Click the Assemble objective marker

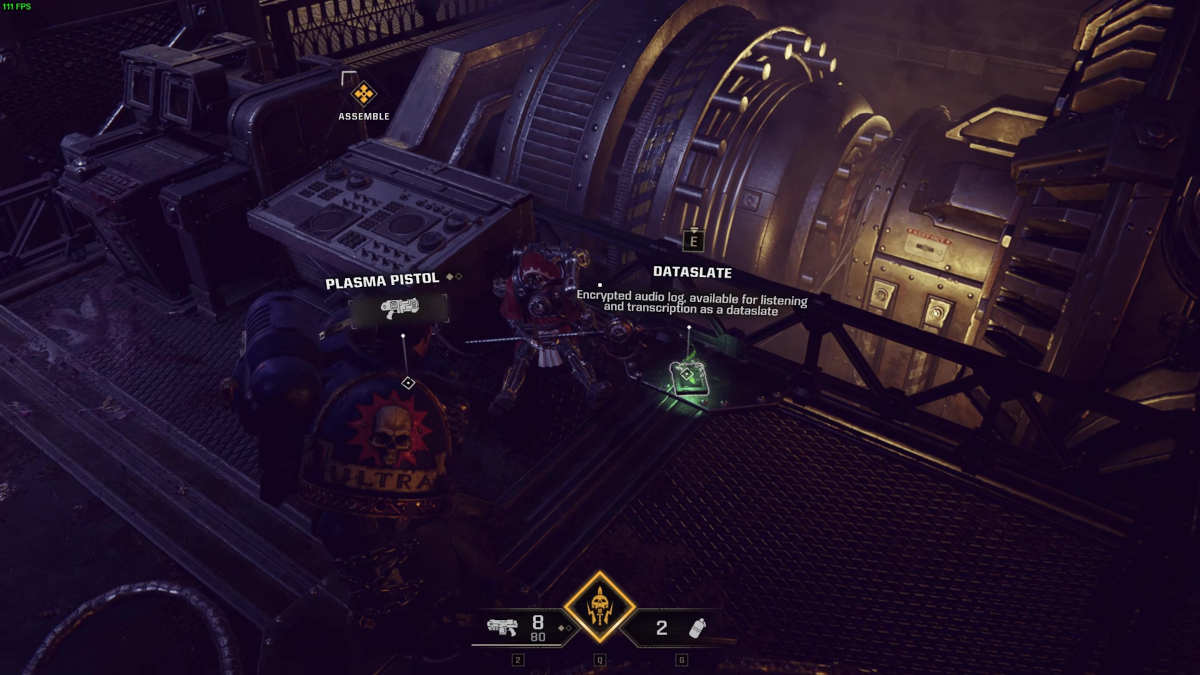364,95
